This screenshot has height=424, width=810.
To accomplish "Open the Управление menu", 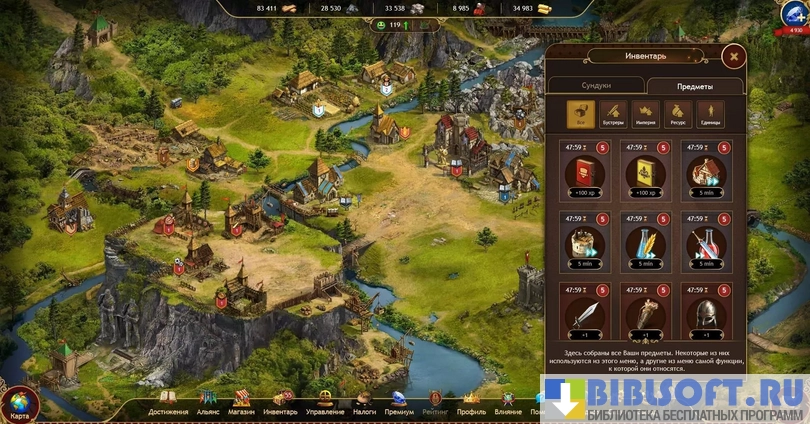I will click(x=325, y=402).
